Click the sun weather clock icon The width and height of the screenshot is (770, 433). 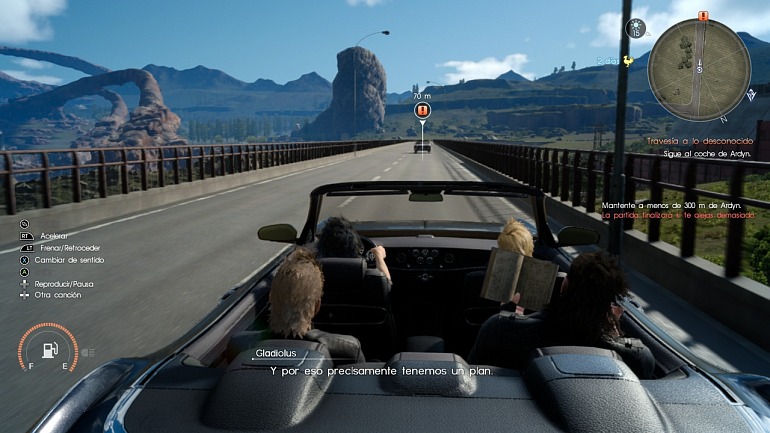(636, 29)
